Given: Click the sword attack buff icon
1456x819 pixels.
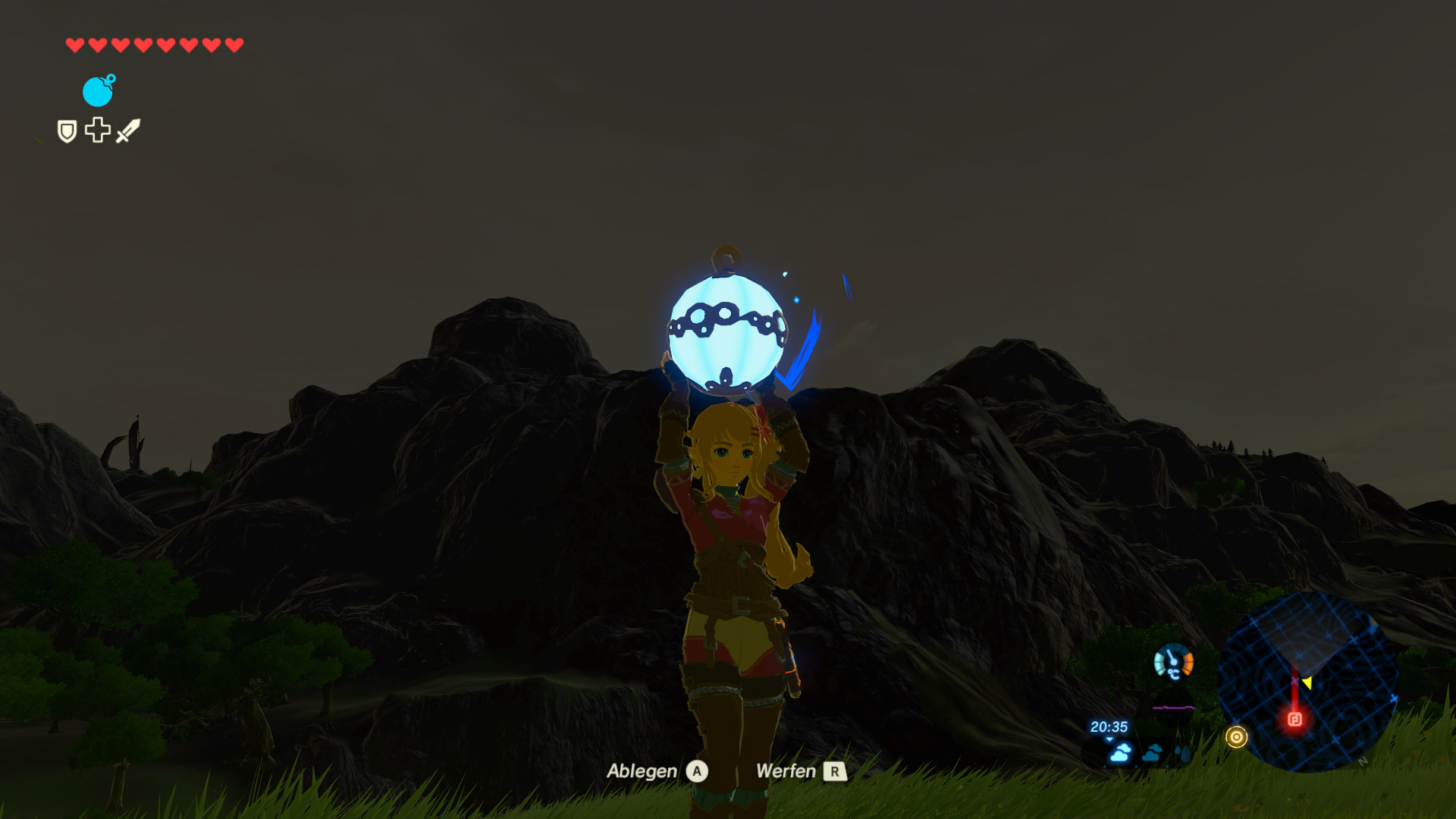Looking at the screenshot, I should (x=128, y=130).
